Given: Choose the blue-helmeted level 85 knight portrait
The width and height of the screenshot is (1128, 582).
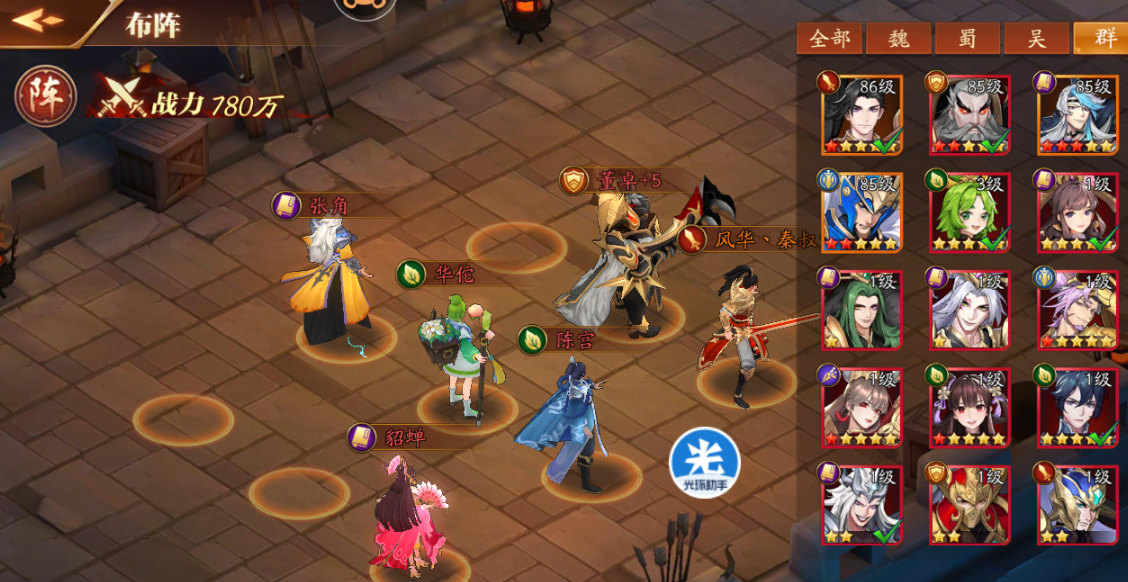Looking at the screenshot, I should pyautogui.click(x=860, y=212).
